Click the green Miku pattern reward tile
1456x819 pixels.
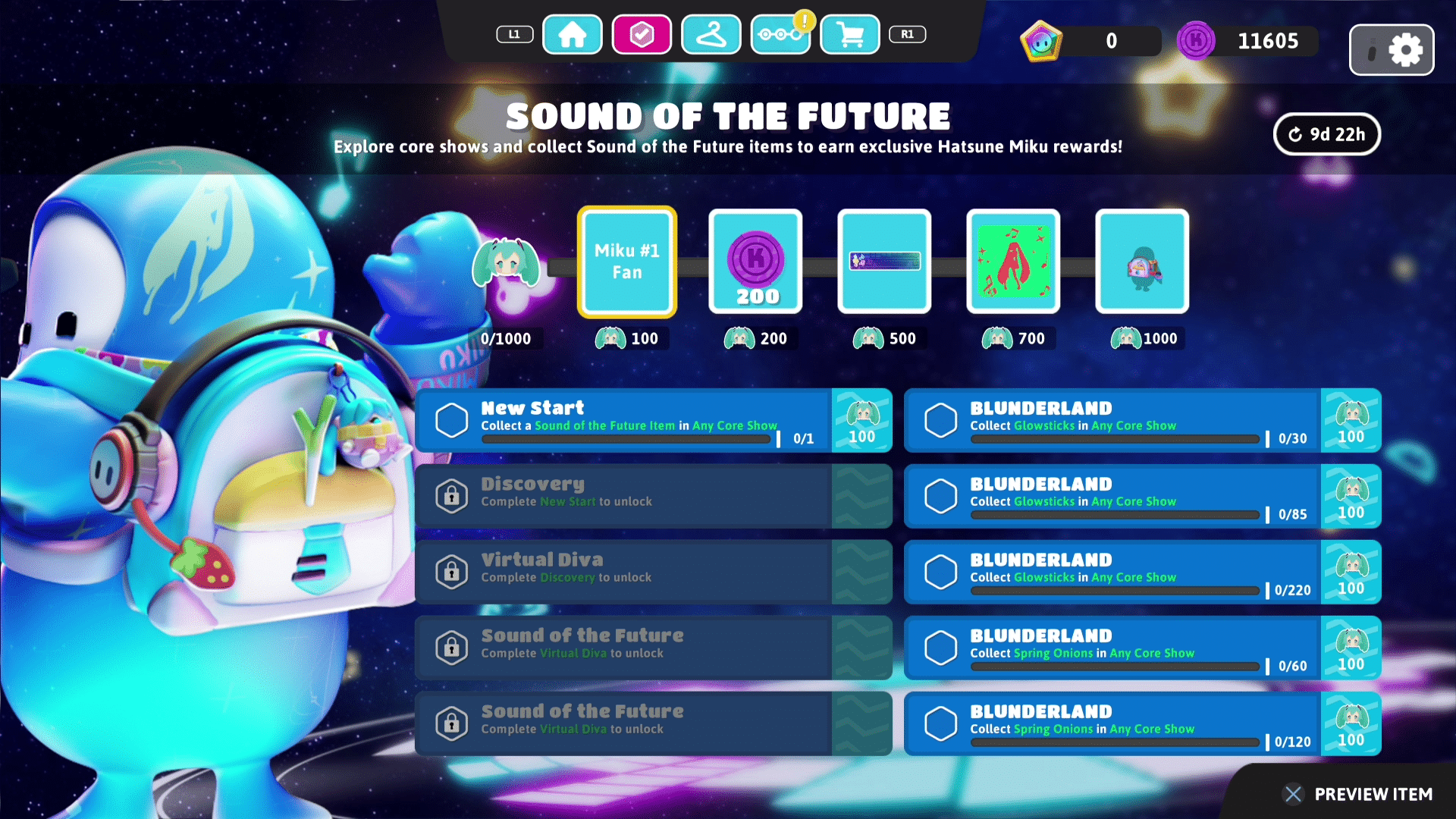[1013, 262]
